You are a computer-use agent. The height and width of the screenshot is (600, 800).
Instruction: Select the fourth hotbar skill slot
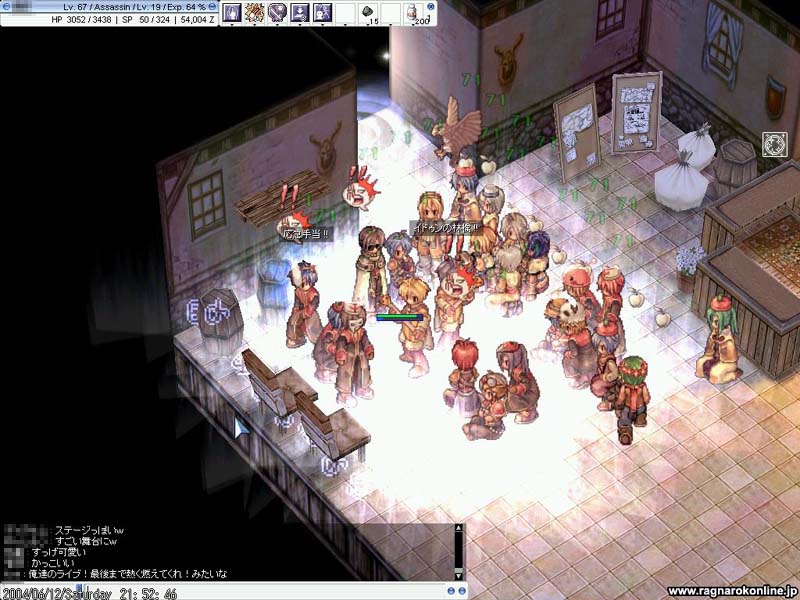(299, 12)
